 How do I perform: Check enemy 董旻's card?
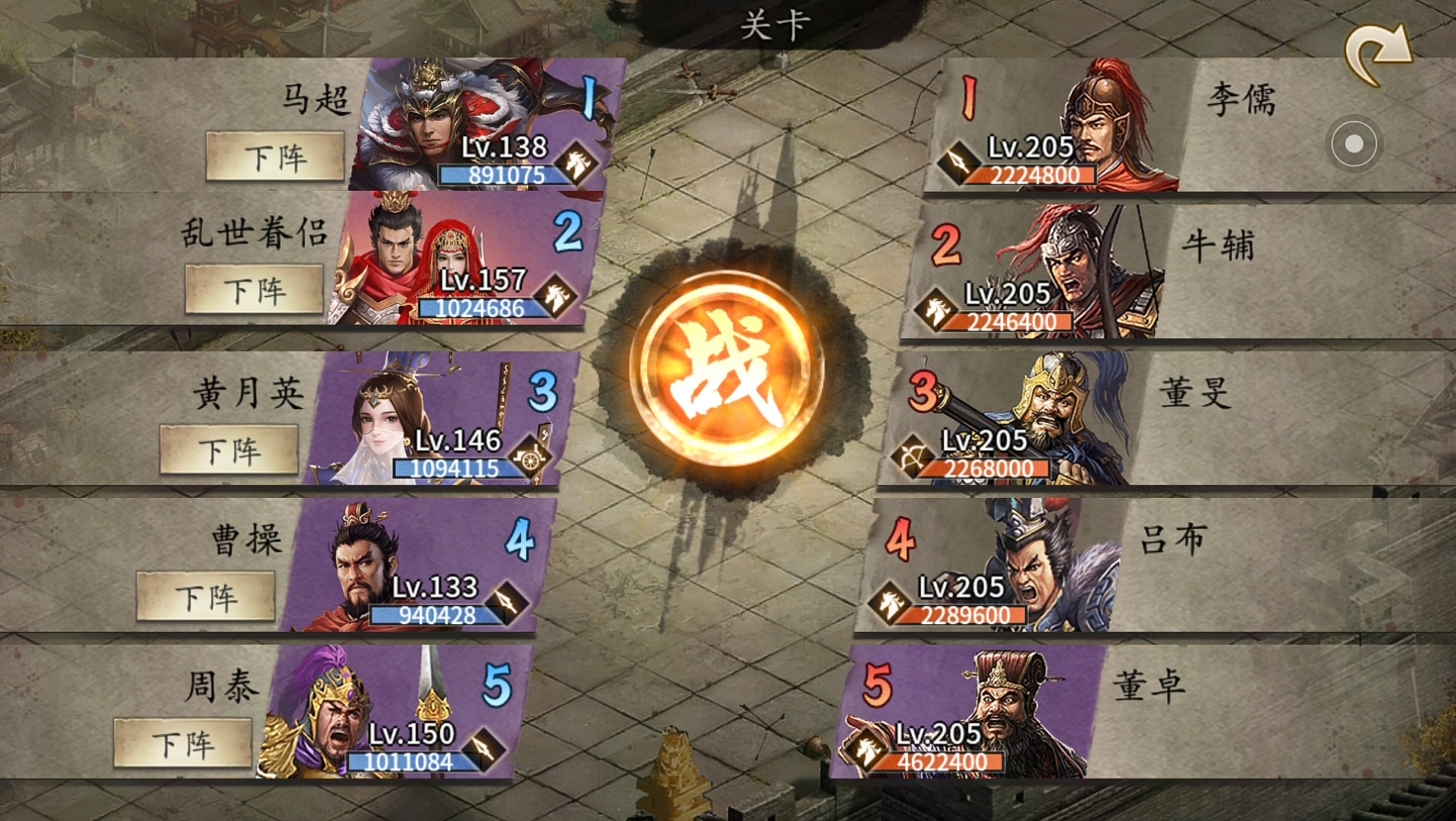(x=1011, y=418)
